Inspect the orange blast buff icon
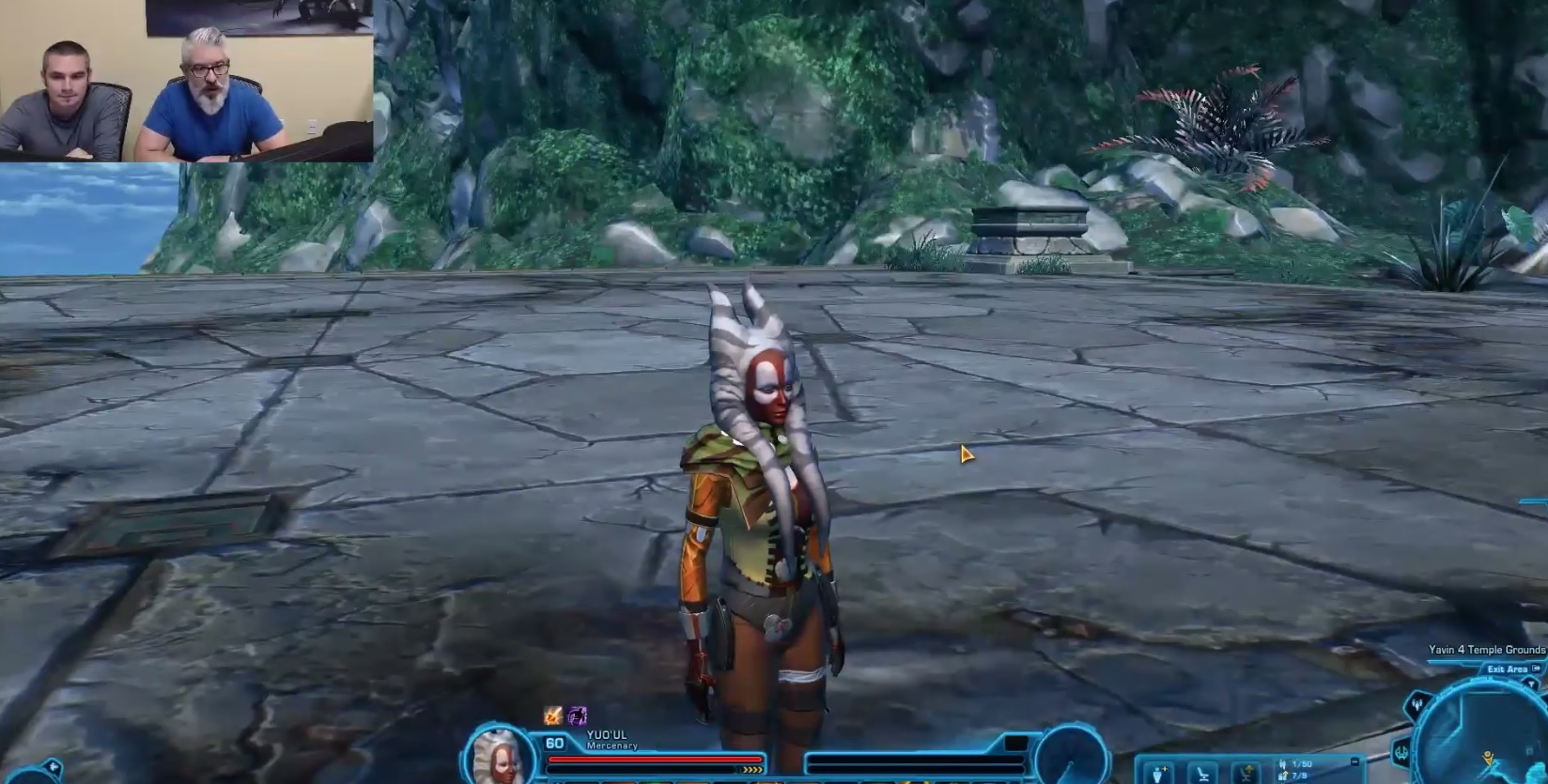The width and height of the screenshot is (1548, 784). [x=553, y=716]
